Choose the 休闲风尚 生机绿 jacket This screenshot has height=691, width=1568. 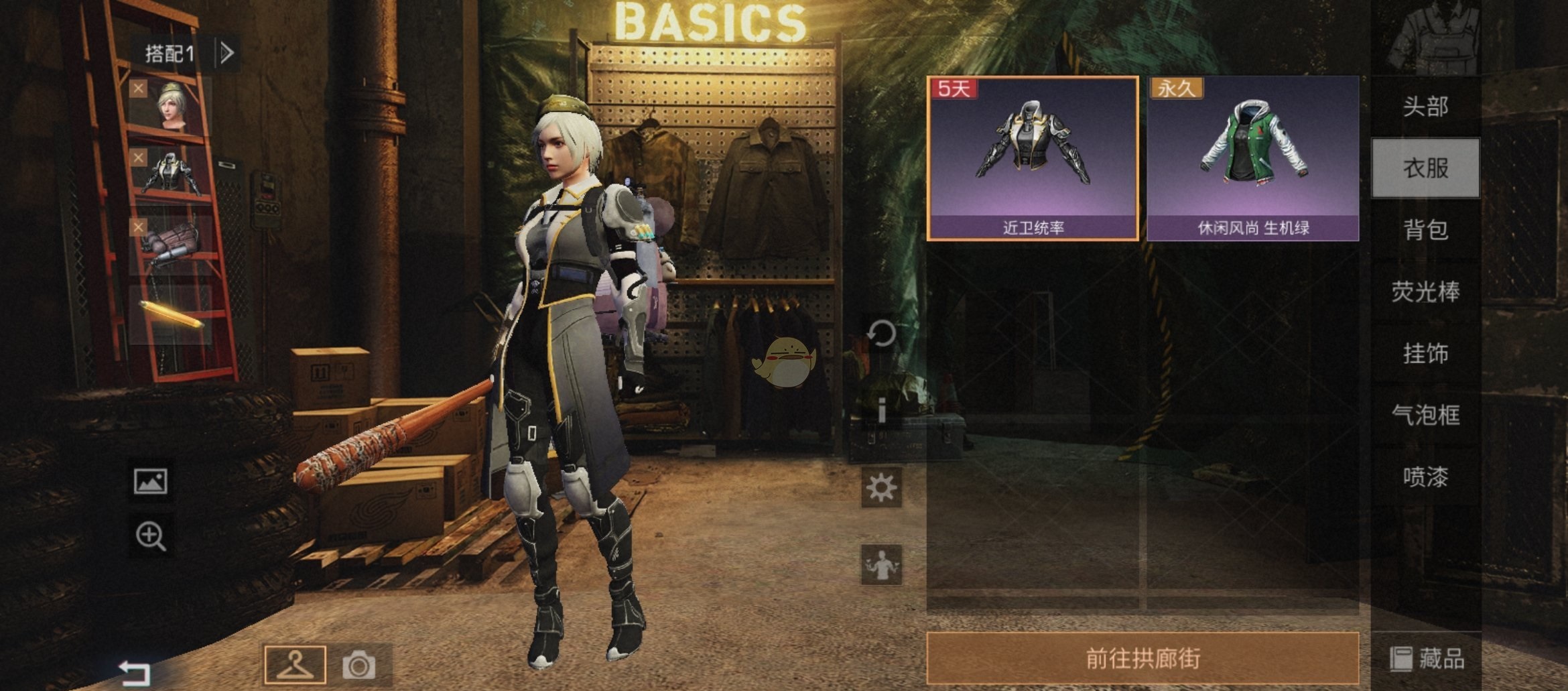click(1252, 158)
